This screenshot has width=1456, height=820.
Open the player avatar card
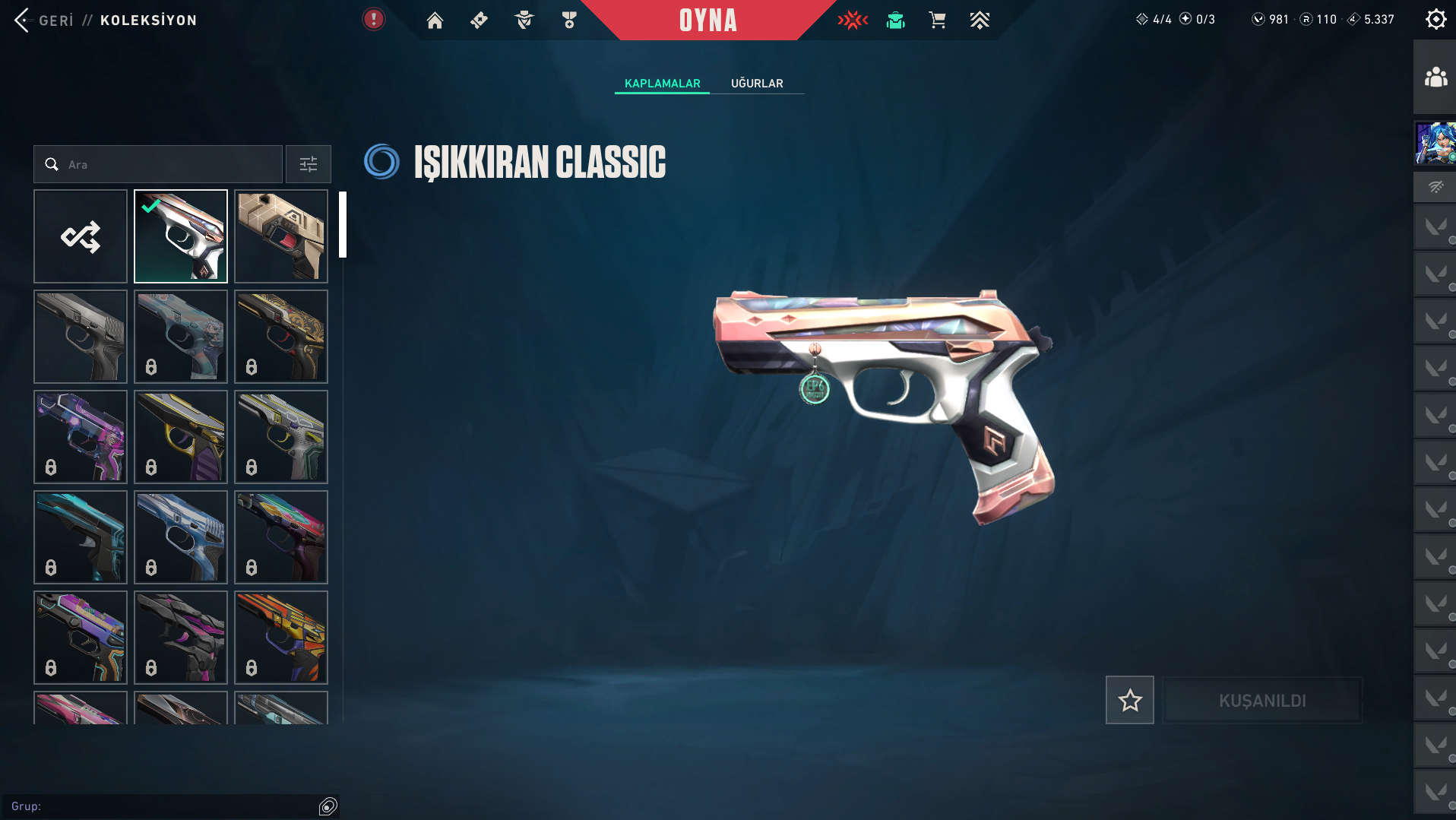(1435, 143)
